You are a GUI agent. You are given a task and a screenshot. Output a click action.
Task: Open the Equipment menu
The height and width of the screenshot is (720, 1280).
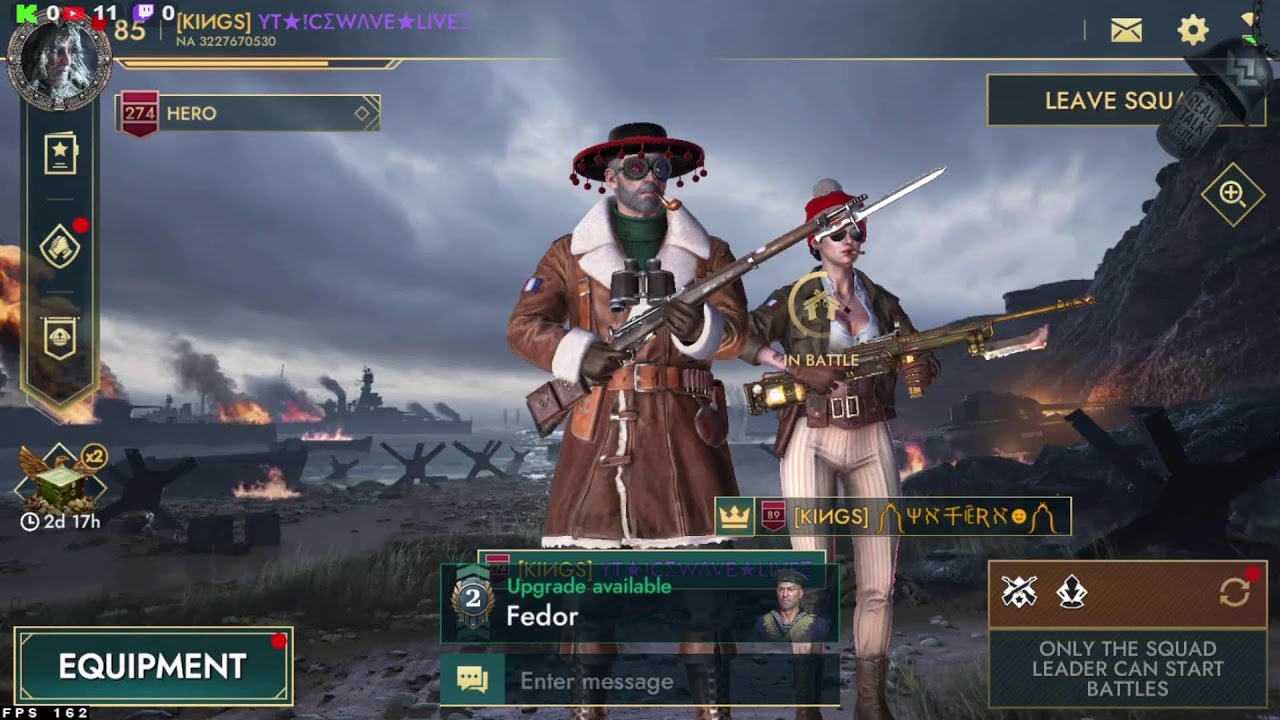click(153, 666)
